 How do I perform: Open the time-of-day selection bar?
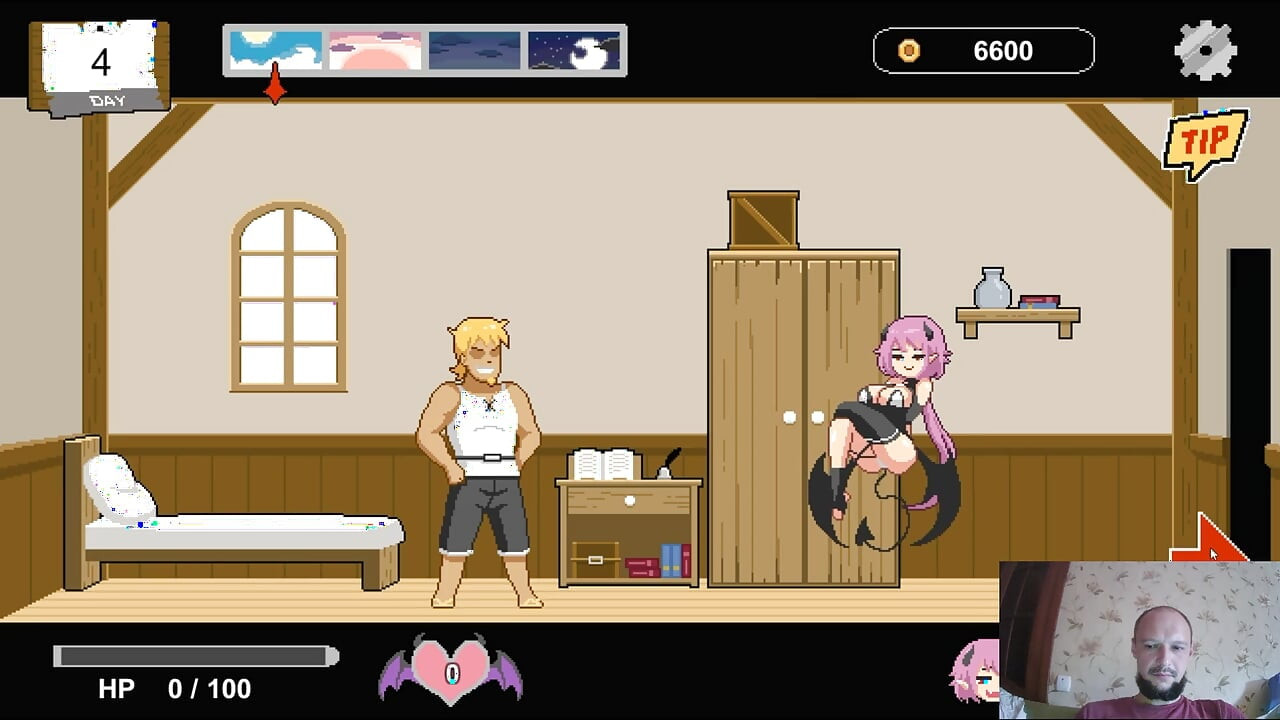[425, 49]
